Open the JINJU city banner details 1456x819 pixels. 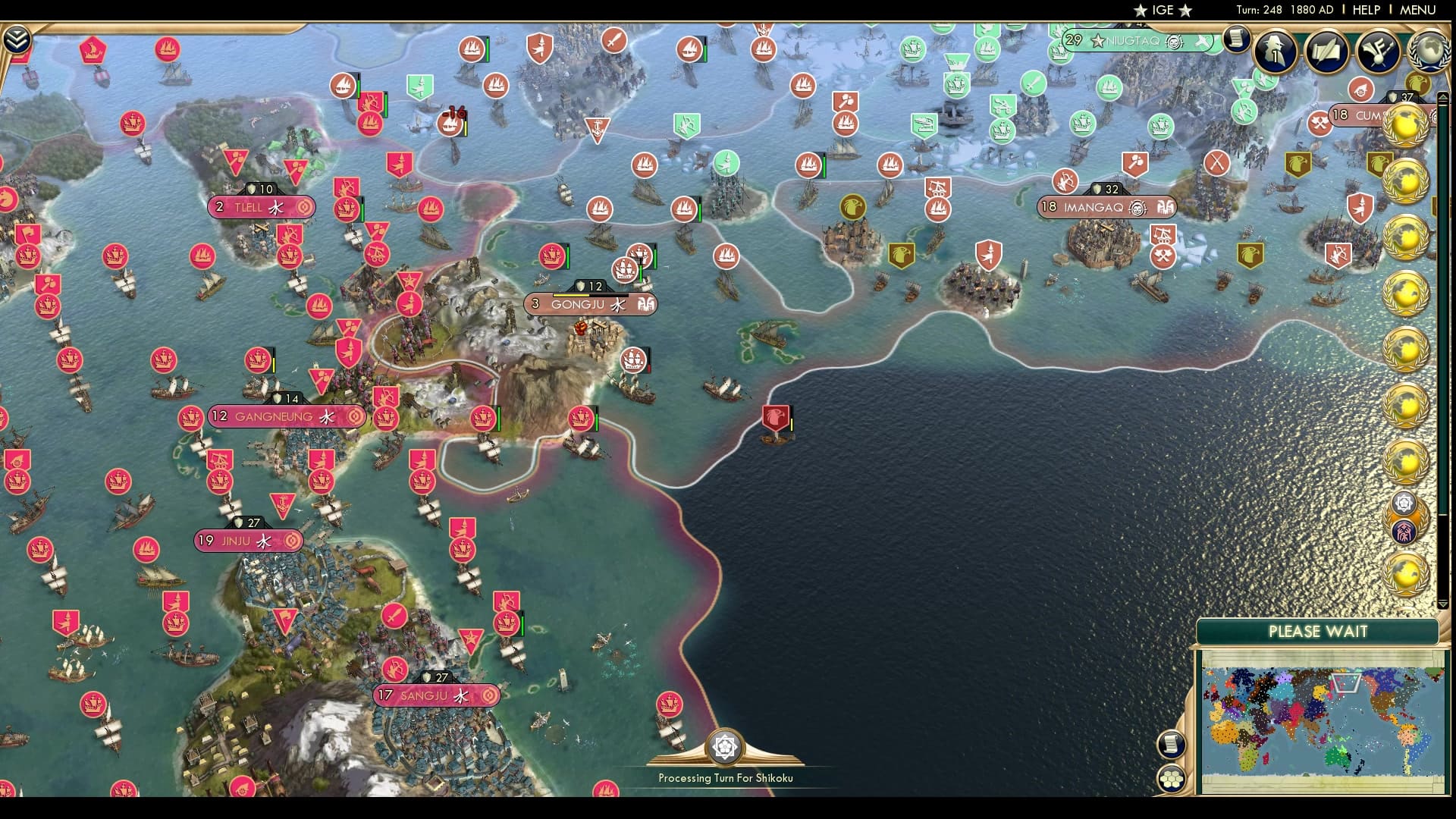(x=246, y=541)
